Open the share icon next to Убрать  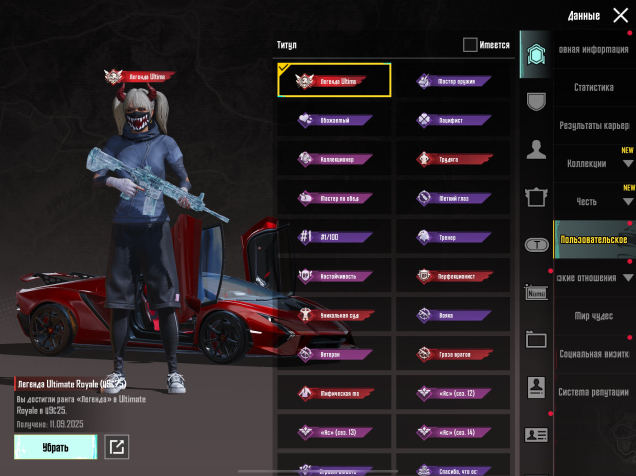[x=117, y=447]
